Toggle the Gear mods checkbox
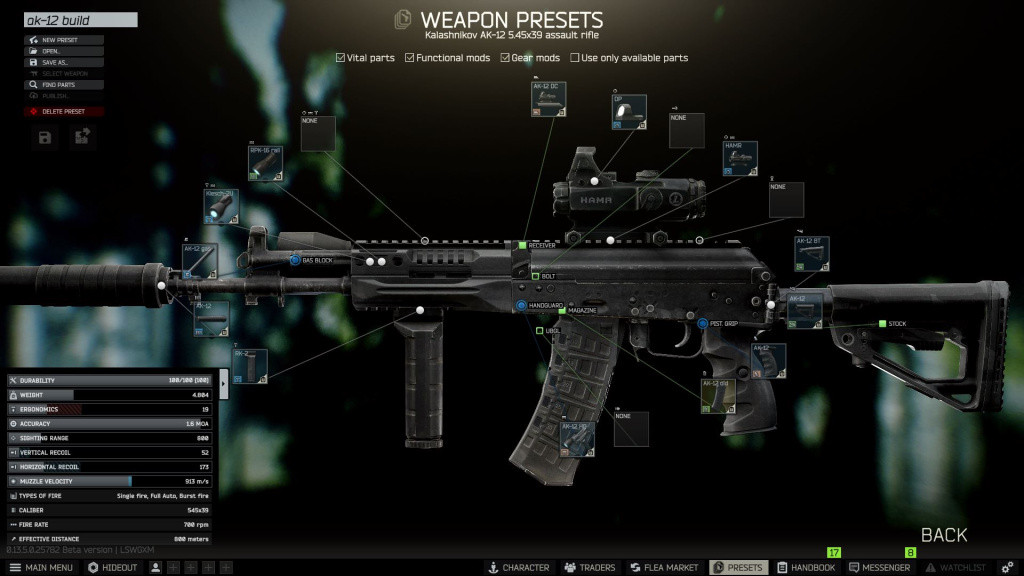Screen dimensions: 1024x576 pyautogui.click(x=506, y=58)
